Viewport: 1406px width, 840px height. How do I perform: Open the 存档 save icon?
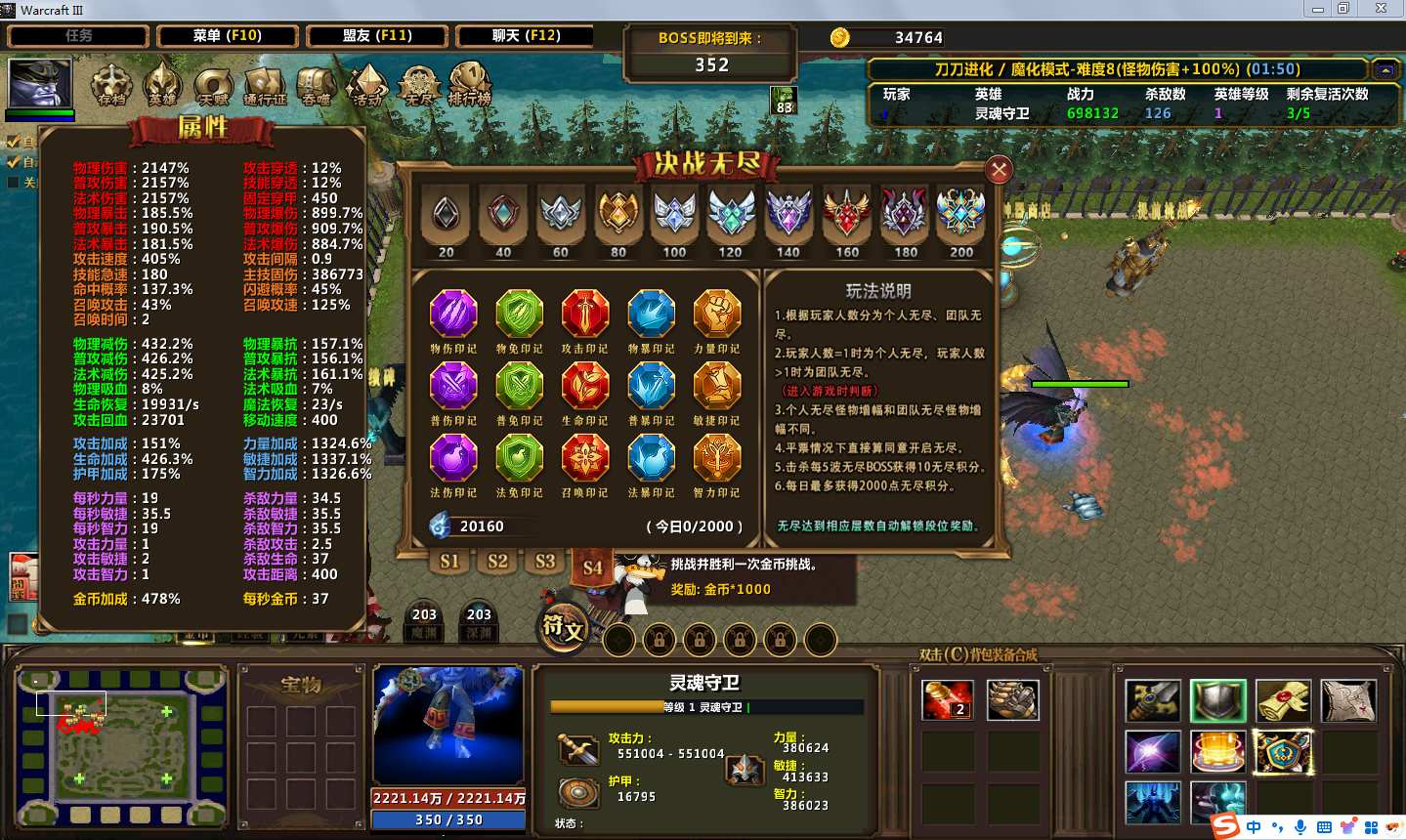[111, 84]
